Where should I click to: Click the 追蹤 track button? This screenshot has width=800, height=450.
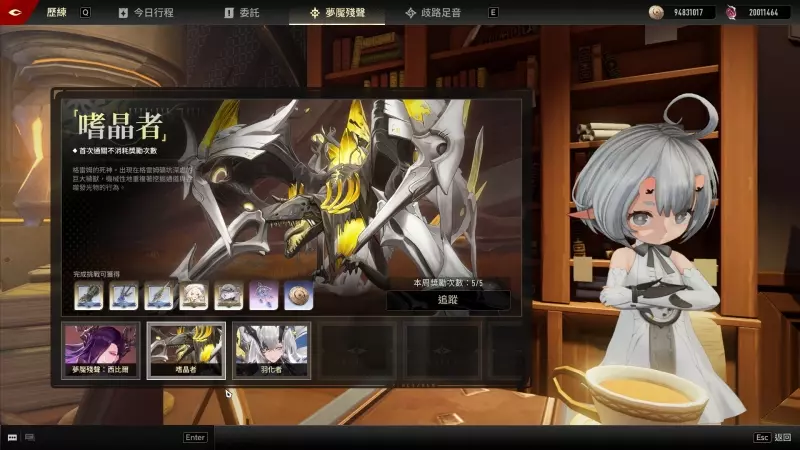point(447,299)
